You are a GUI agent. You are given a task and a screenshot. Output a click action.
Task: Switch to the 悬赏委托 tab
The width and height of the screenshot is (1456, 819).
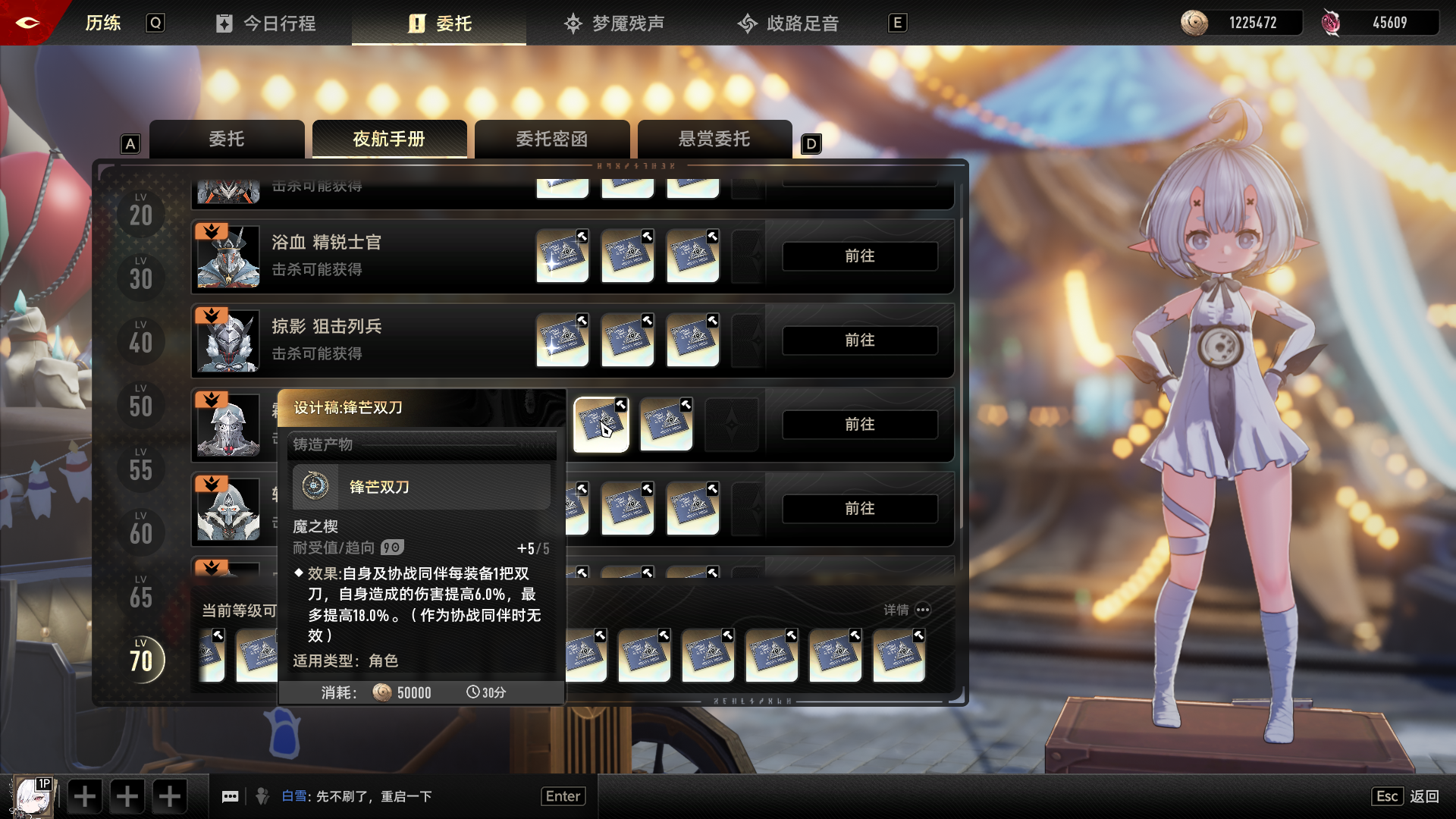point(714,139)
